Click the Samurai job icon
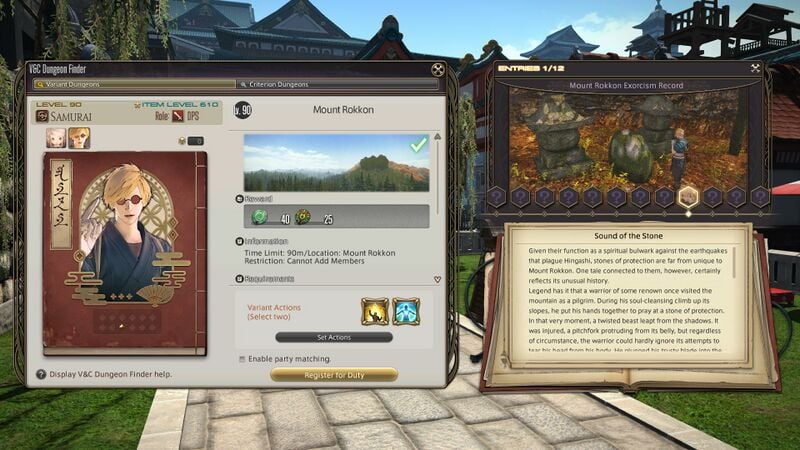This screenshot has width=800, height=450. [43, 116]
